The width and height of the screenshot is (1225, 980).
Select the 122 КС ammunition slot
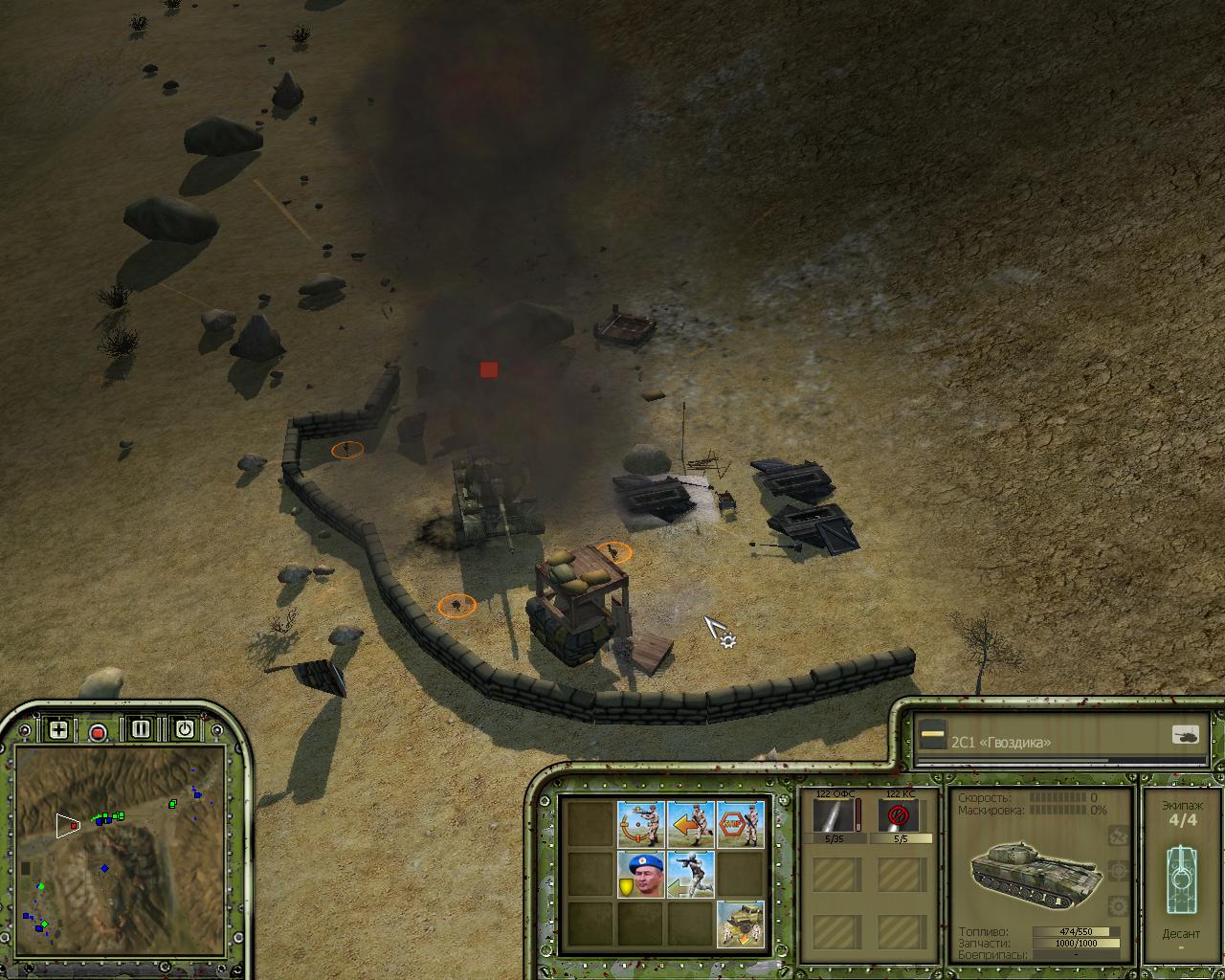[x=899, y=817]
